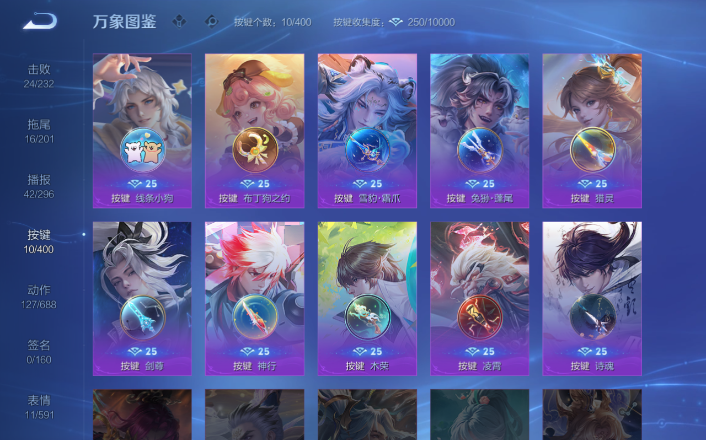
Task: Switch to the 表情 category
Action: point(39,405)
